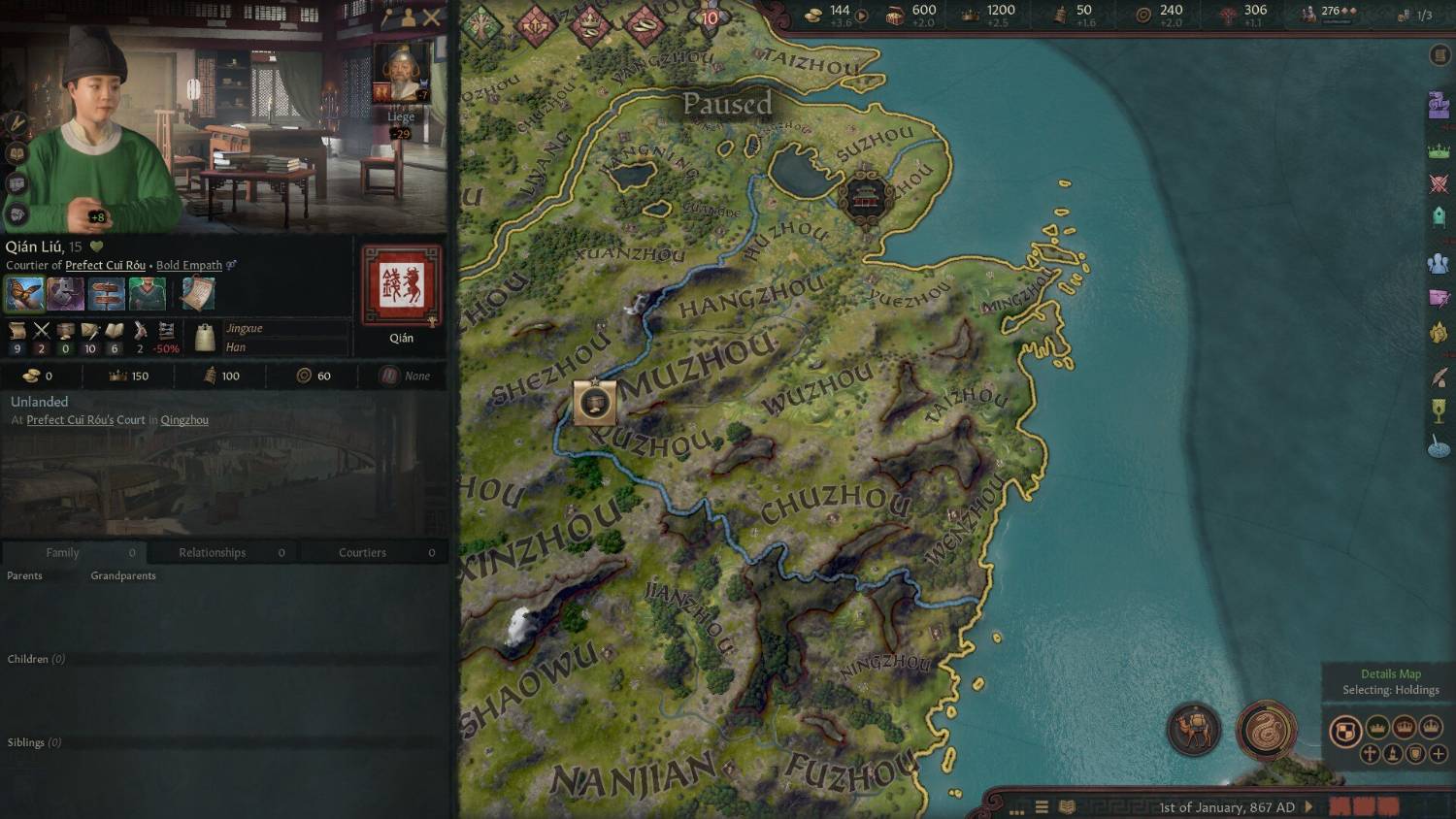Close the Qián Liú character panel
This screenshot has width=1456, height=819.
coord(432,16)
